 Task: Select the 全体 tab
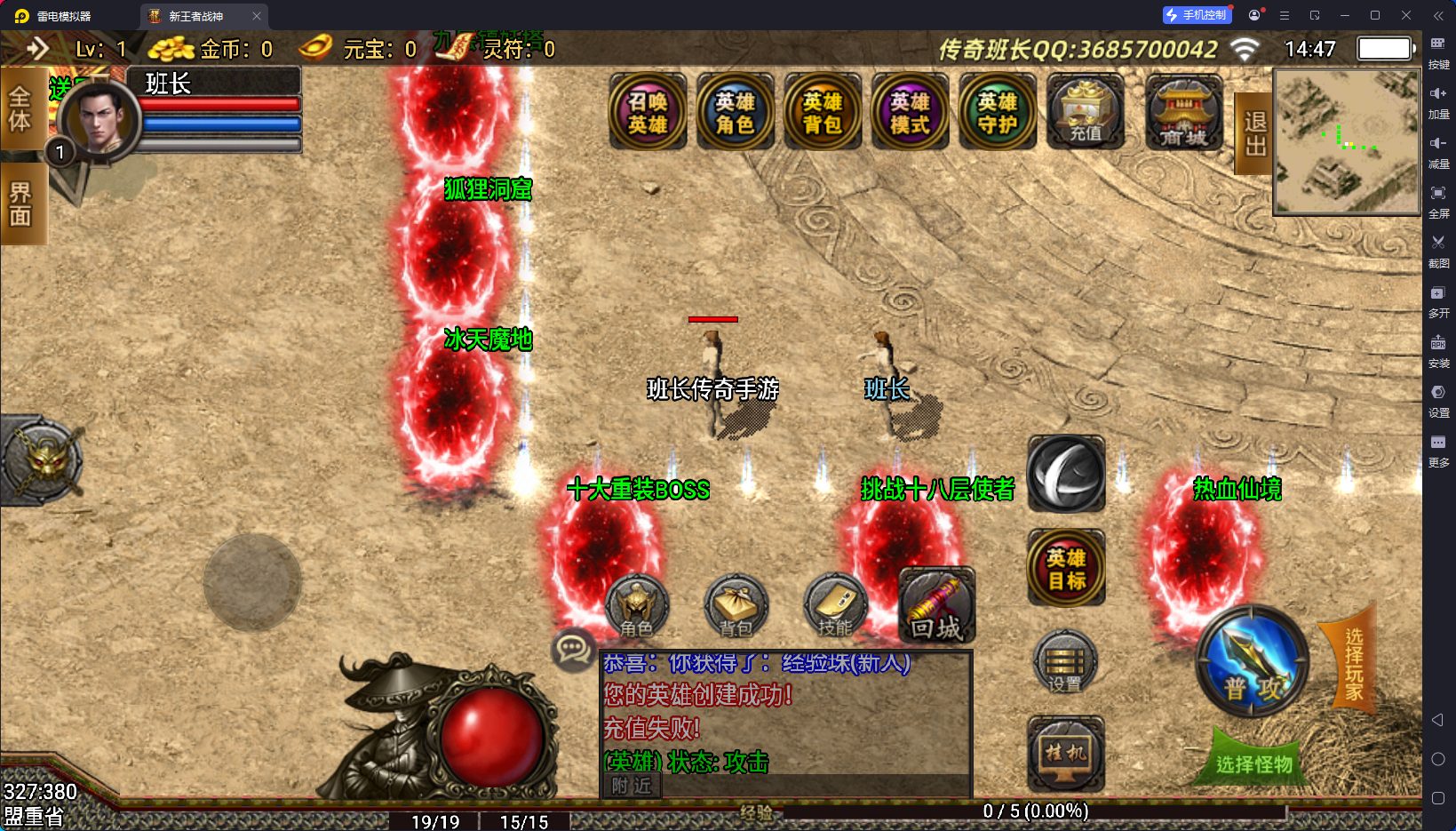click(x=20, y=108)
